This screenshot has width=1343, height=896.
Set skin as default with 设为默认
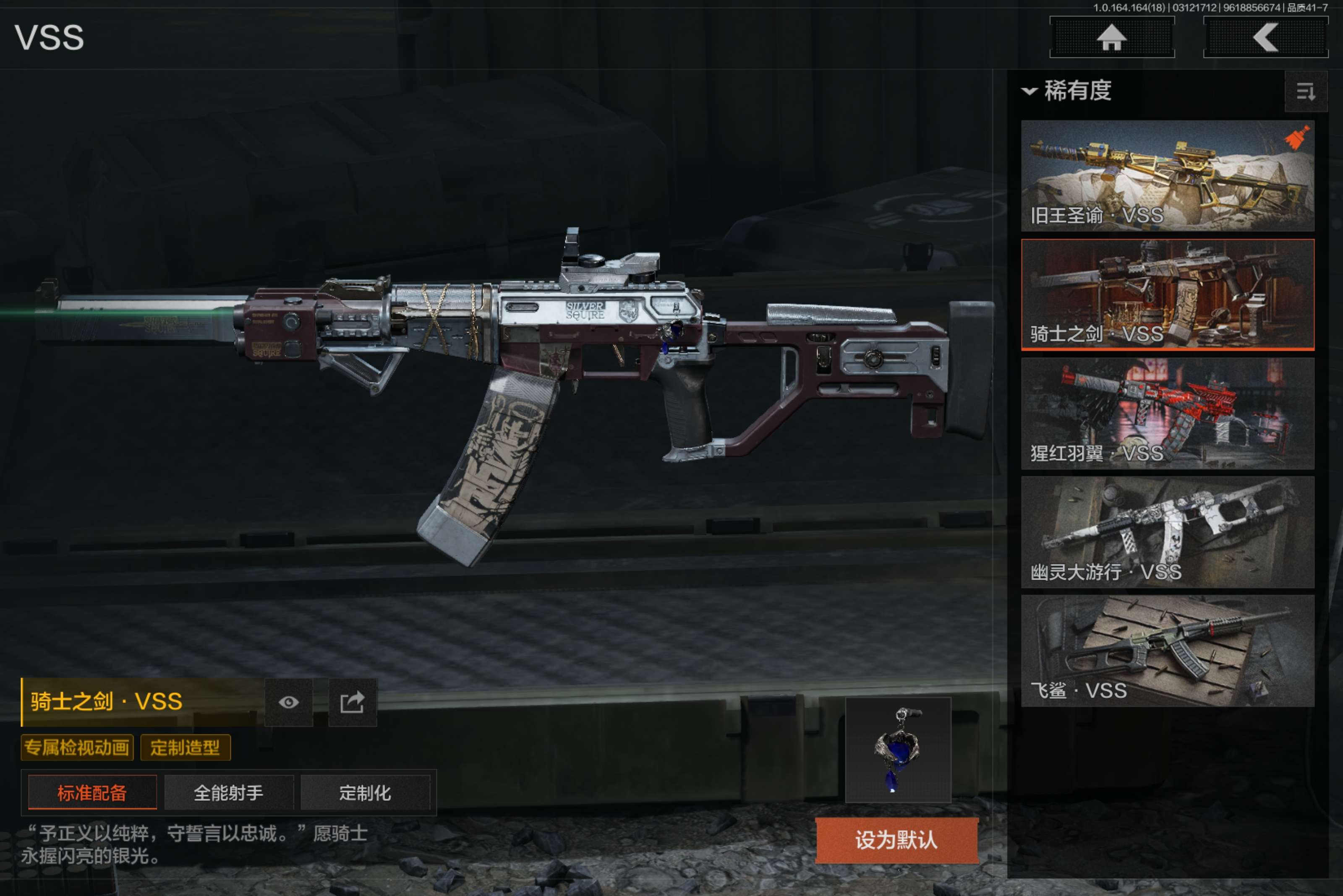pyautogui.click(x=896, y=840)
